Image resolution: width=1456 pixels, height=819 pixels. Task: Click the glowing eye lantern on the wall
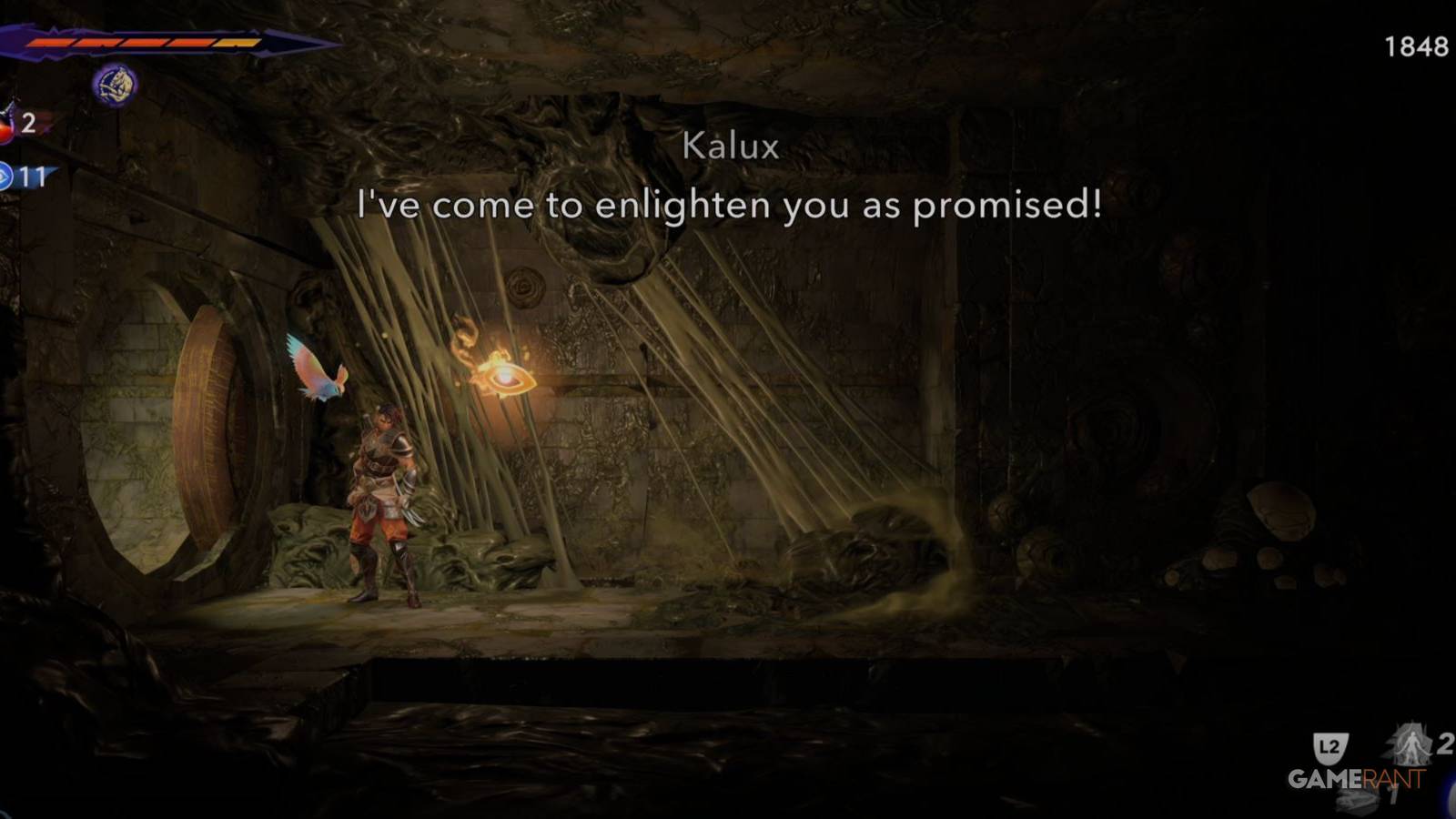click(x=506, y=378)
